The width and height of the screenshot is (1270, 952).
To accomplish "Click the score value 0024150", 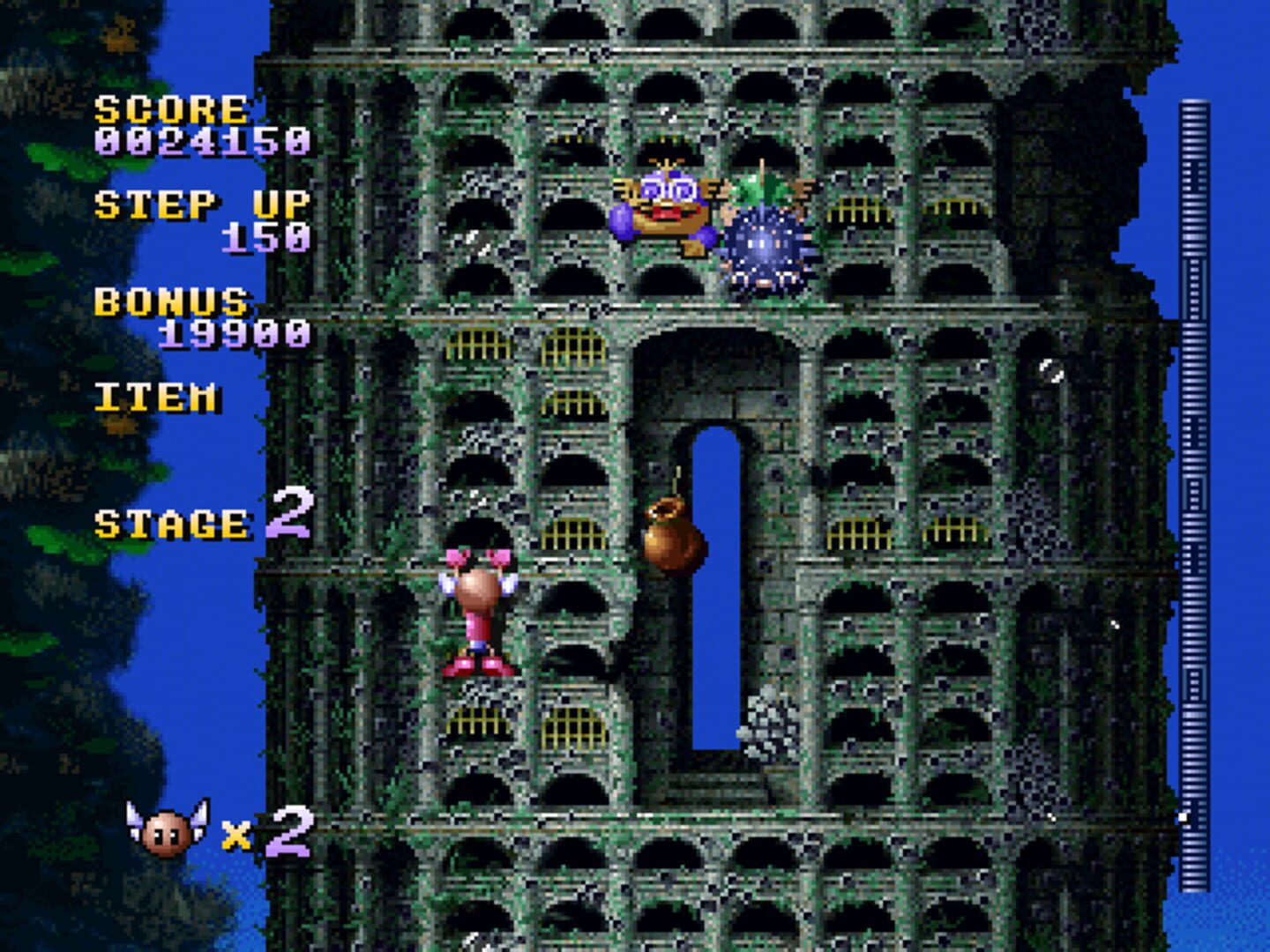I will tap(203, 141).
